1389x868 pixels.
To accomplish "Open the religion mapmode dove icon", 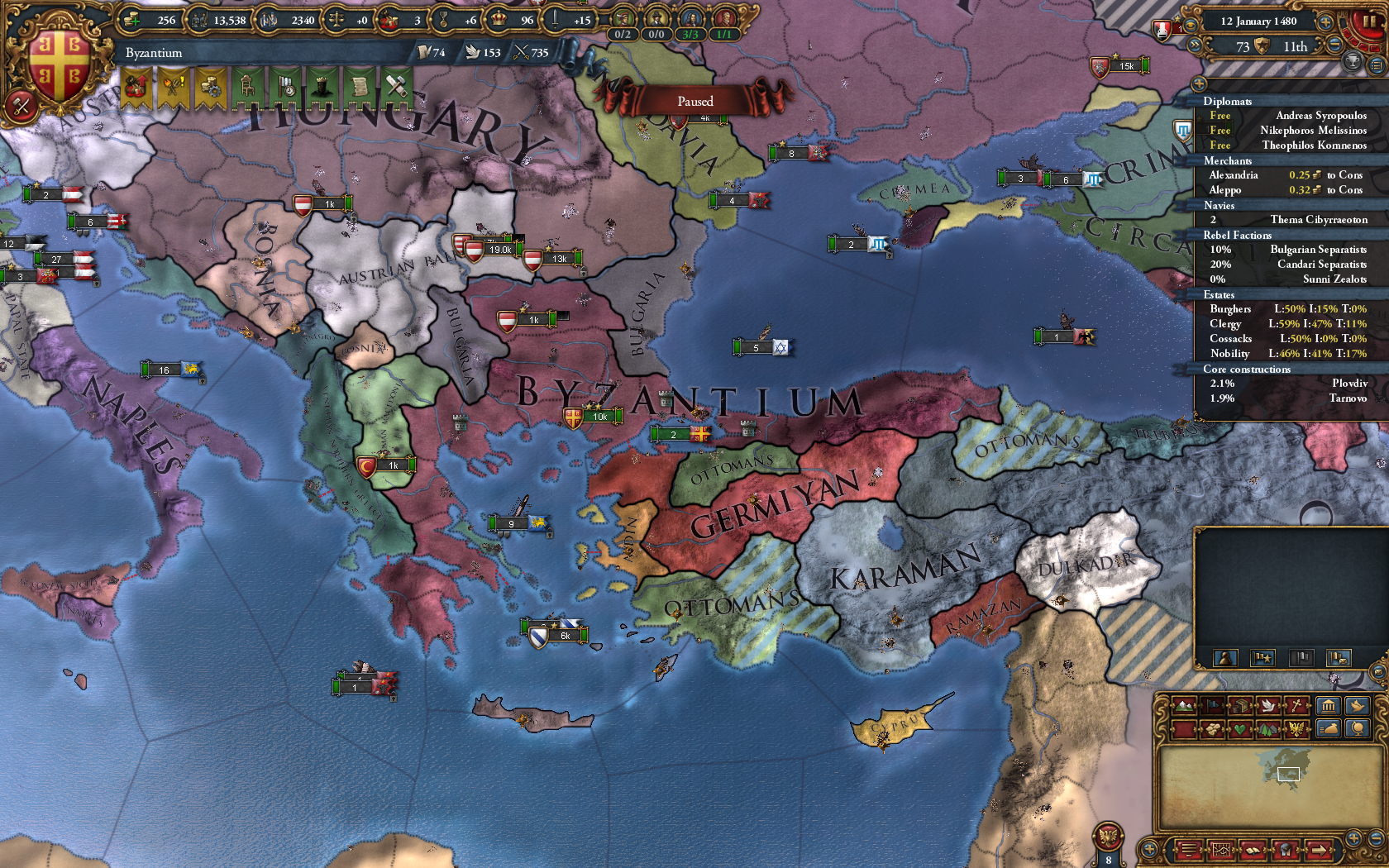I will pyautogui.click(x=1269, y=705).
